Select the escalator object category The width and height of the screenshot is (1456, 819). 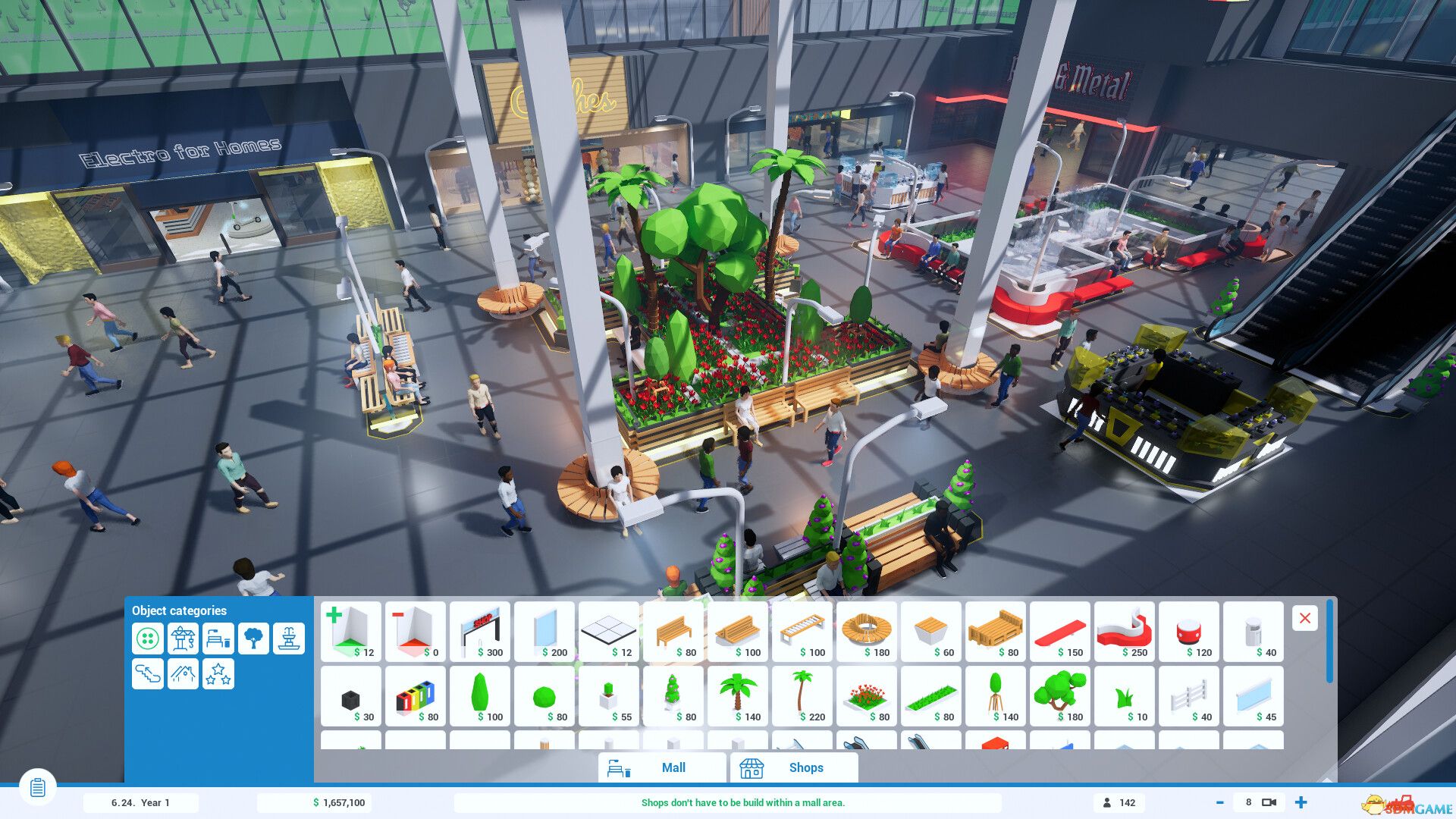(147, 673)
